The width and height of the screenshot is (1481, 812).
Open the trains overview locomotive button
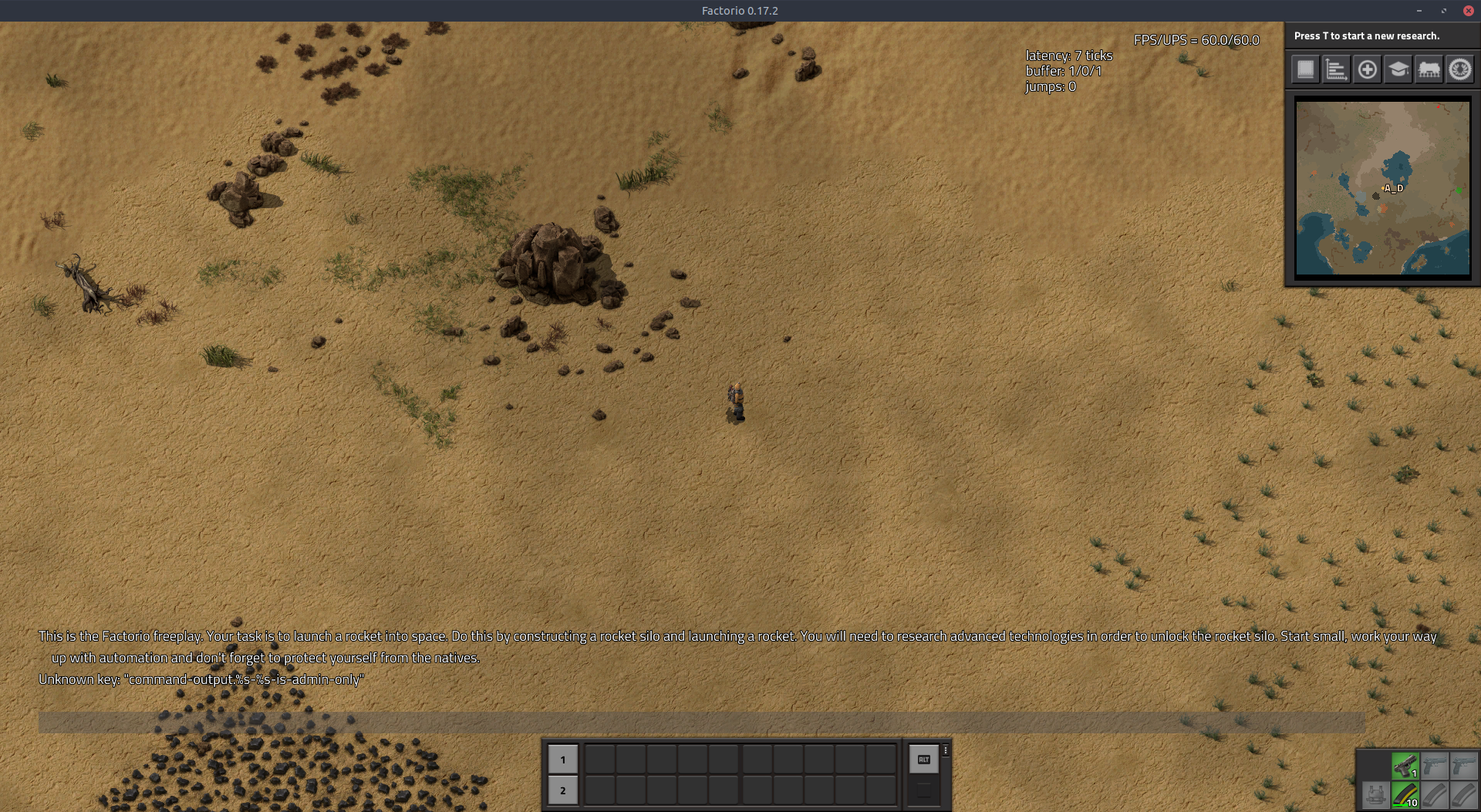(x=1429, y=69)
